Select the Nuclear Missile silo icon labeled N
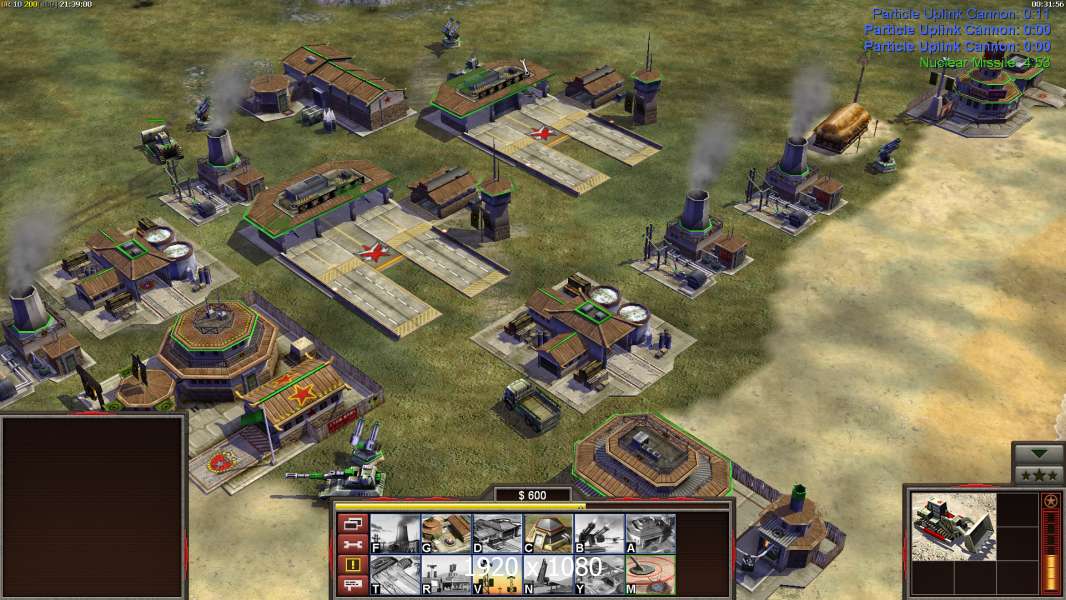Viewport: 1066px width, 600px height. click(548, 574)
